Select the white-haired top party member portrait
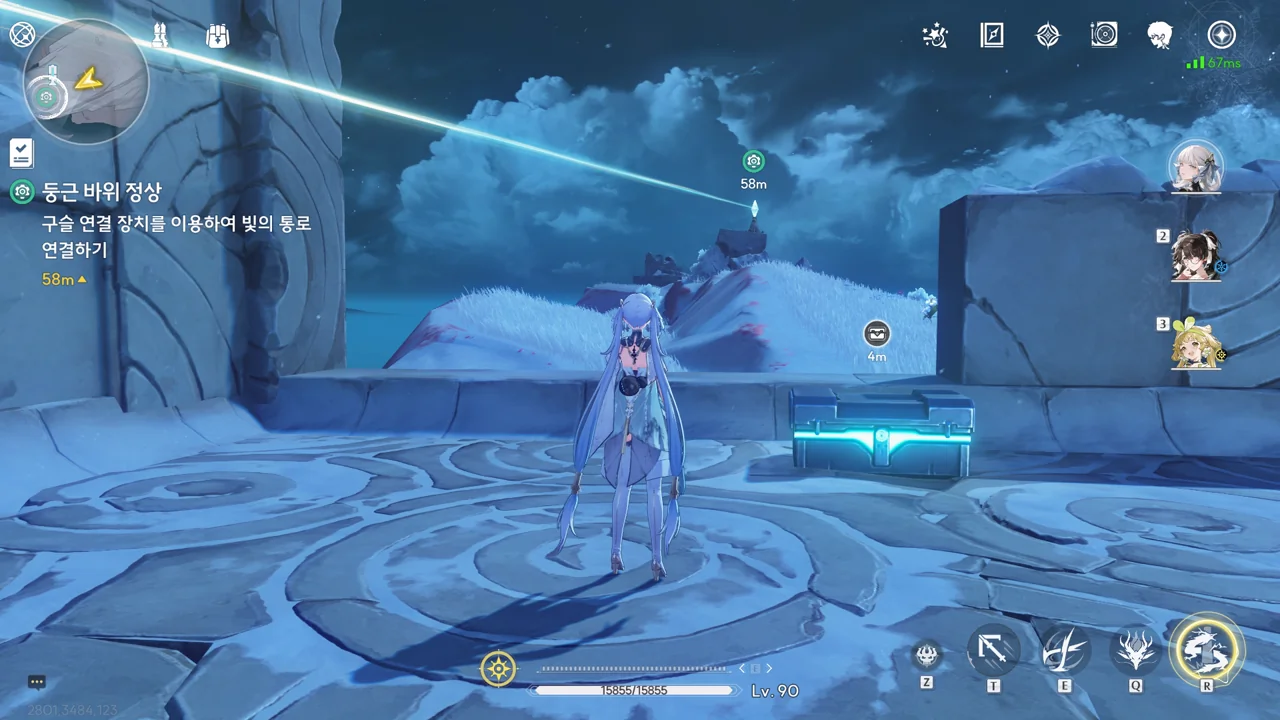 click(x=1197, y=167)
